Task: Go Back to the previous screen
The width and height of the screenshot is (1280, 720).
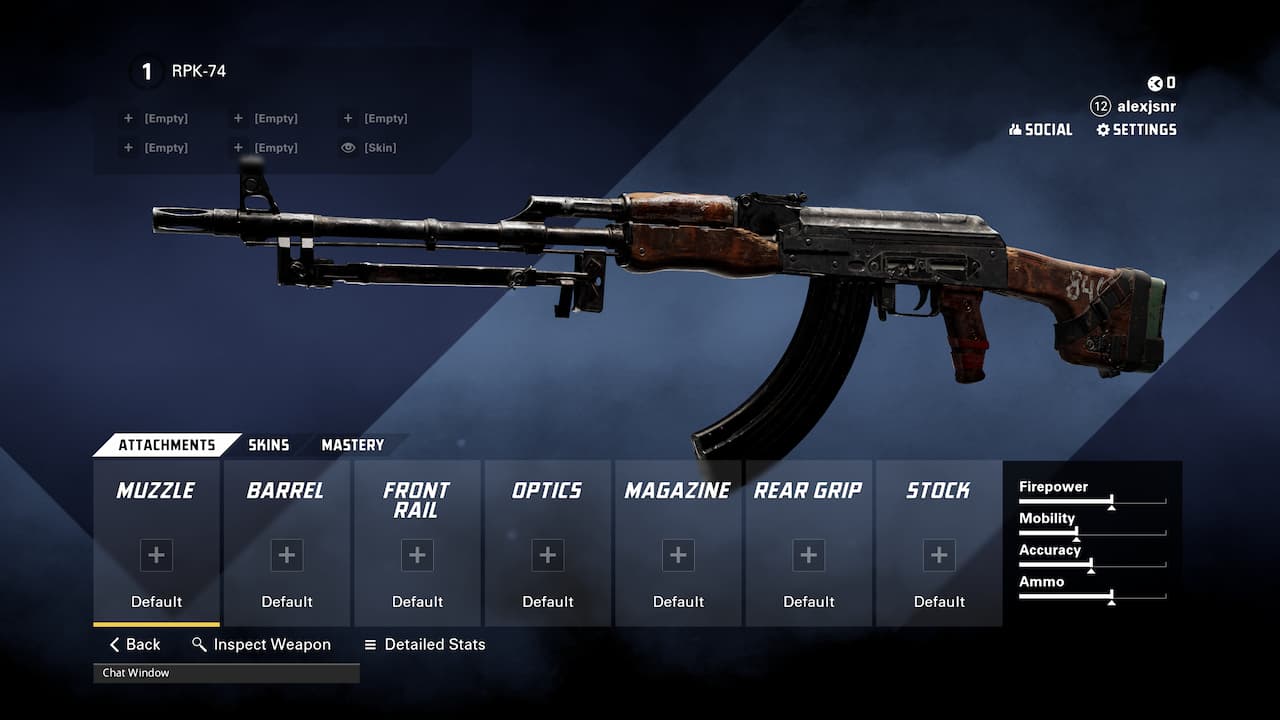Action: click(135, 645)
